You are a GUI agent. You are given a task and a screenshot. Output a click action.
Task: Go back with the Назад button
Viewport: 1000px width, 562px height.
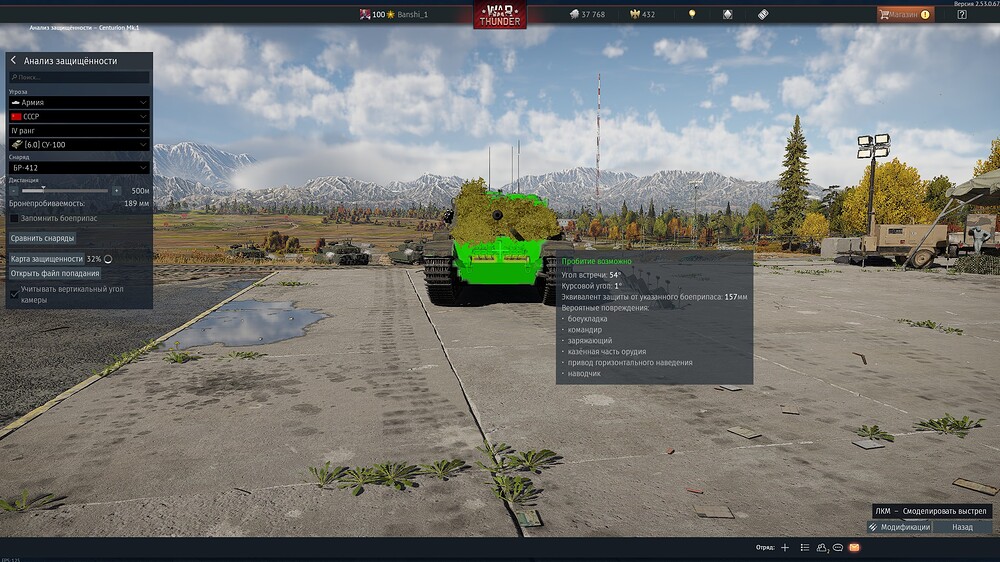[x=962, y=527]
